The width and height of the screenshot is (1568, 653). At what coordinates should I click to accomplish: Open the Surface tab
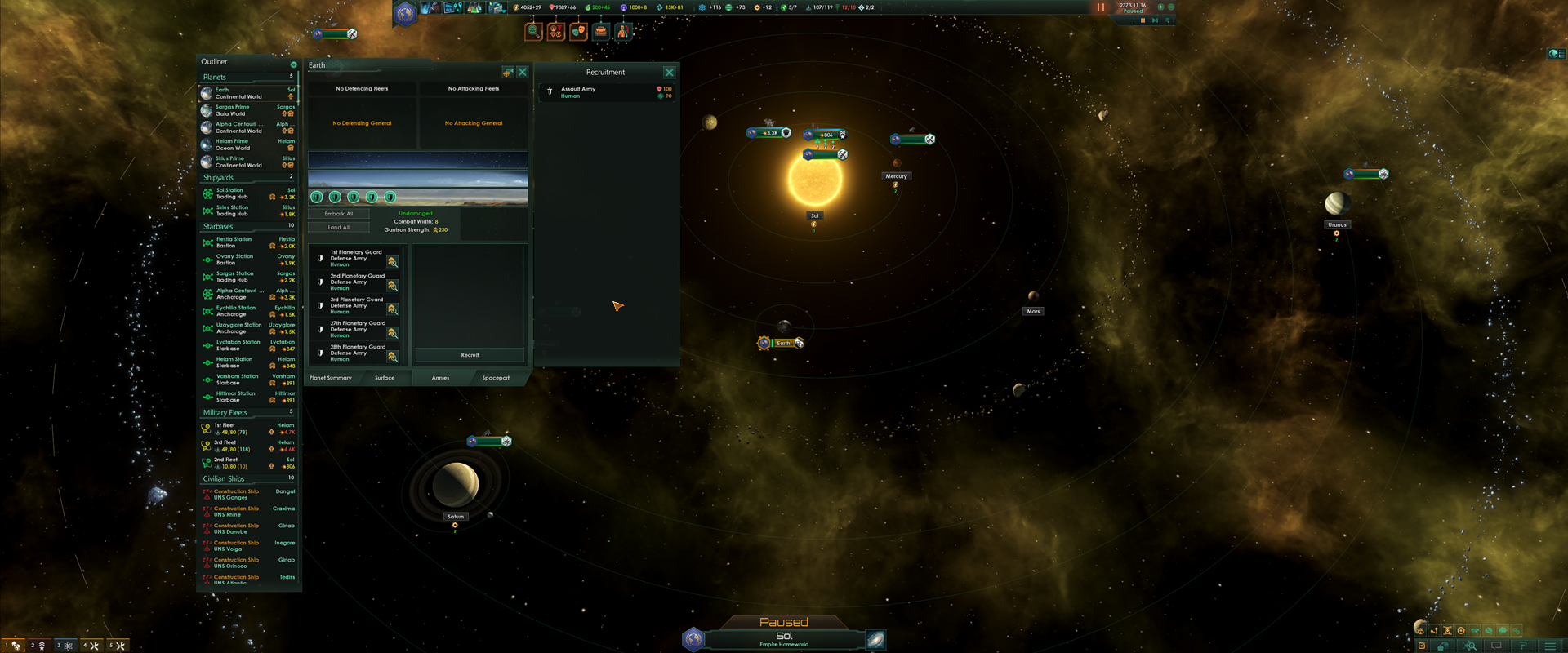pos(385,378)
